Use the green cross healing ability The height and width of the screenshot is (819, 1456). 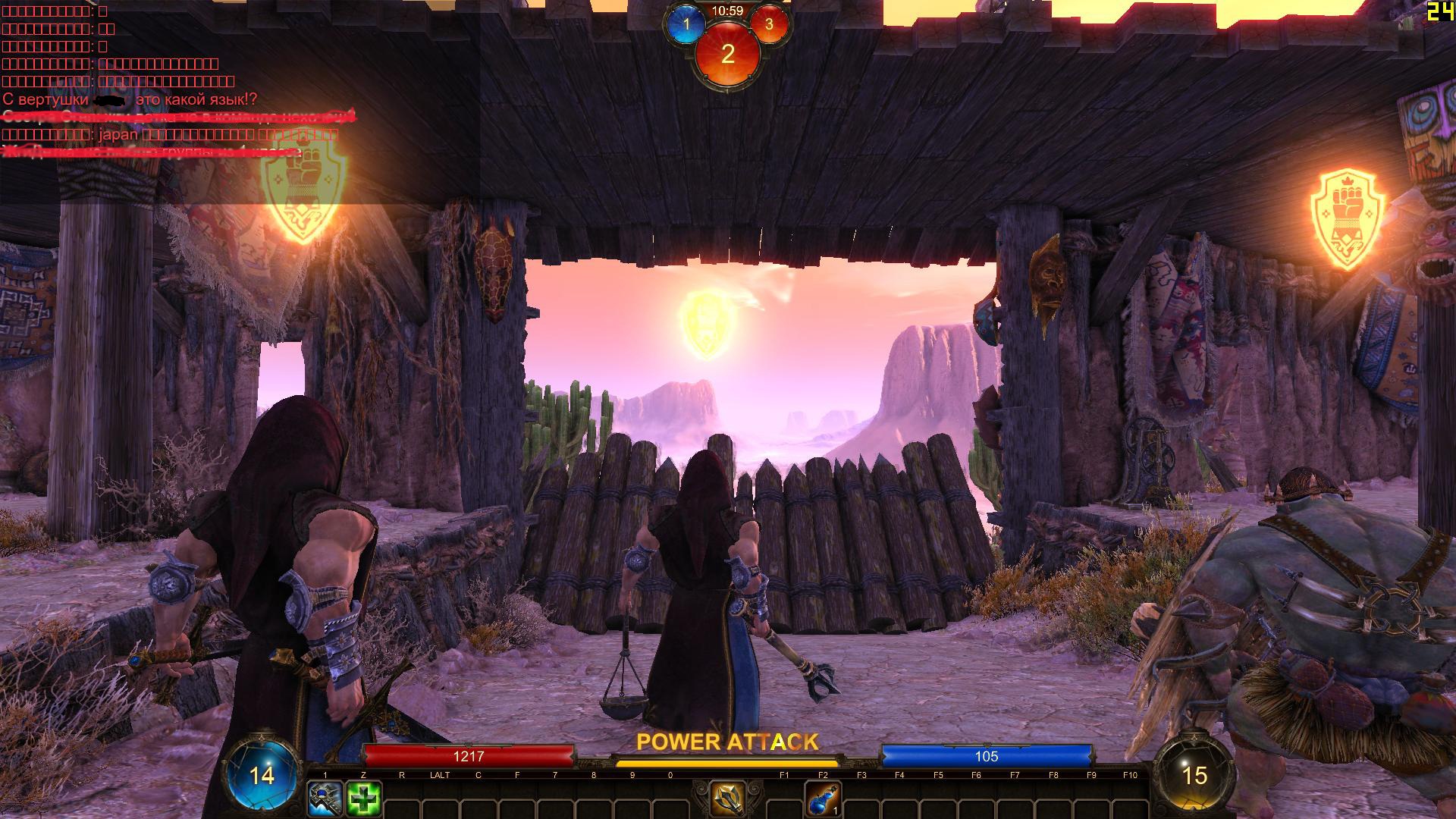(x=363, y=799)
